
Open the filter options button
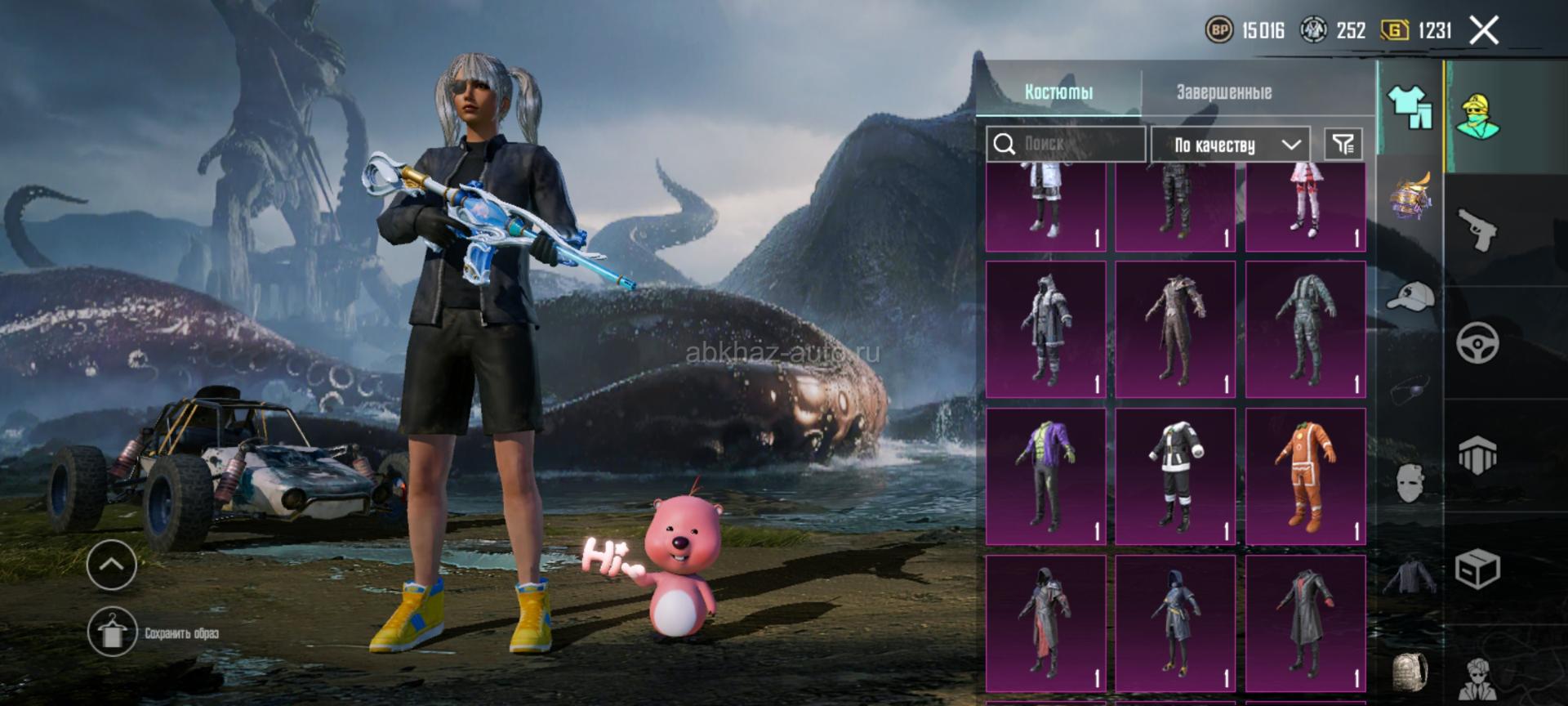1343,145
